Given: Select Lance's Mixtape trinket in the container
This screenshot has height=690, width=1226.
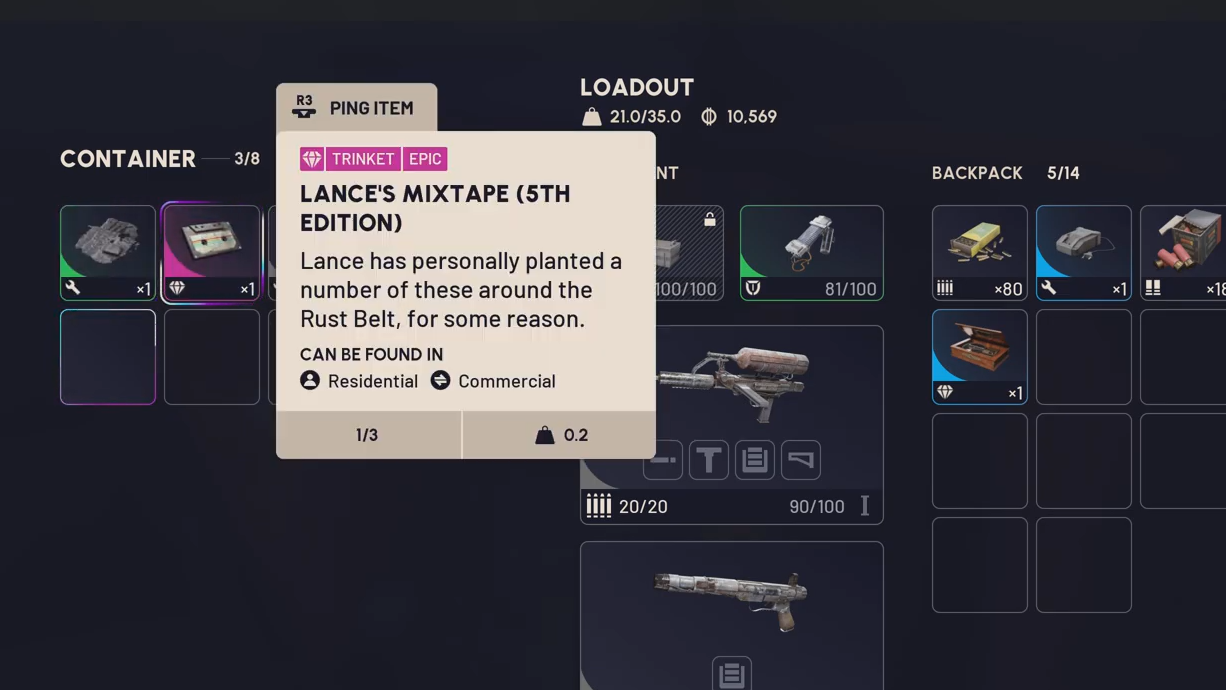Looking at the screenshot, I should (x=211, y=252).
